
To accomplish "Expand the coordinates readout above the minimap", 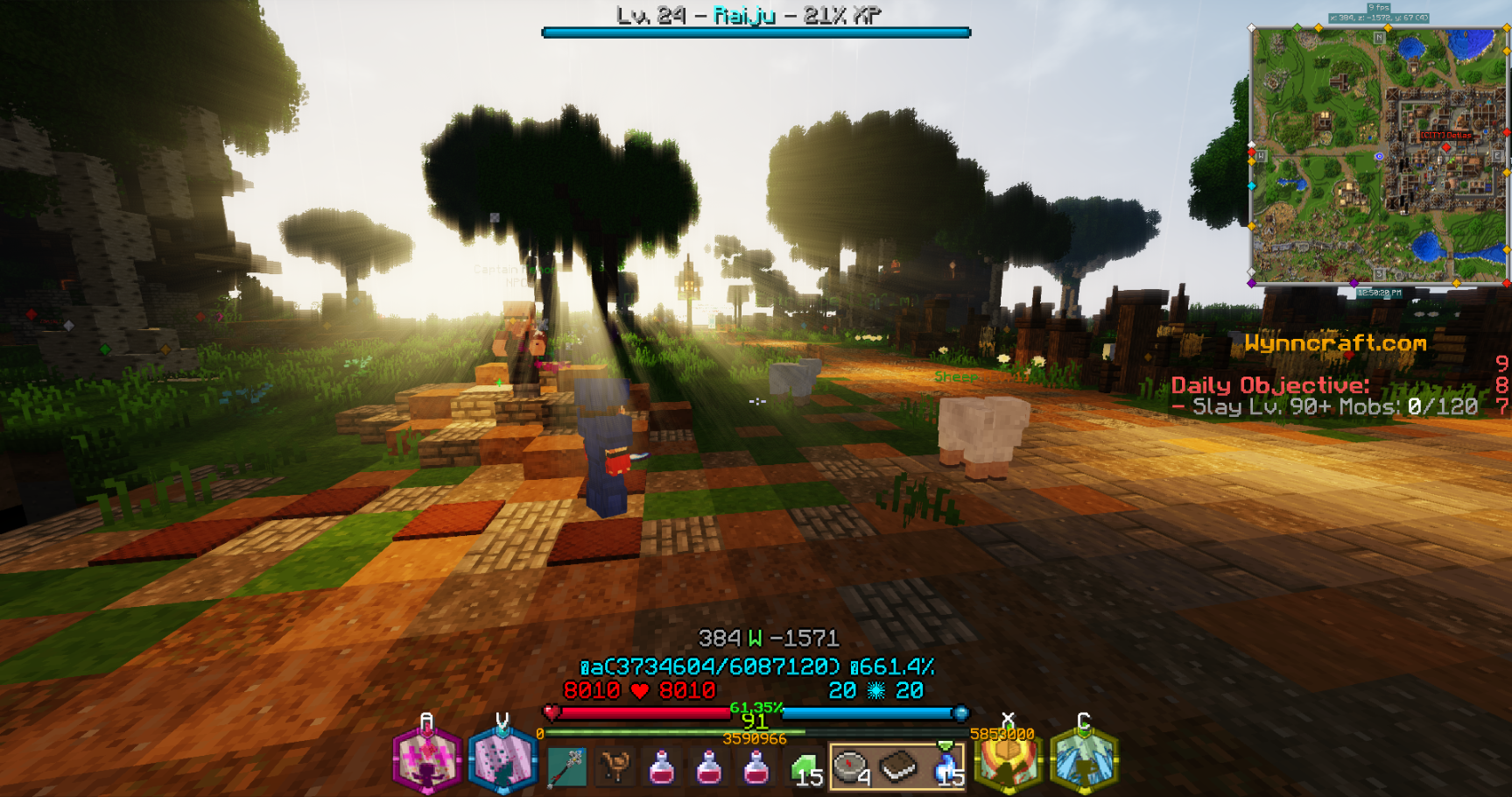I will pos(1378,19).
